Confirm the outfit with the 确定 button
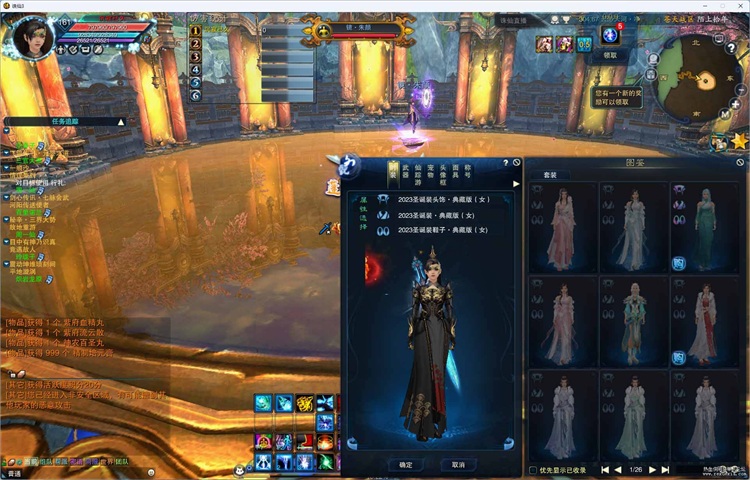750x480 pixels. (405, 464)
